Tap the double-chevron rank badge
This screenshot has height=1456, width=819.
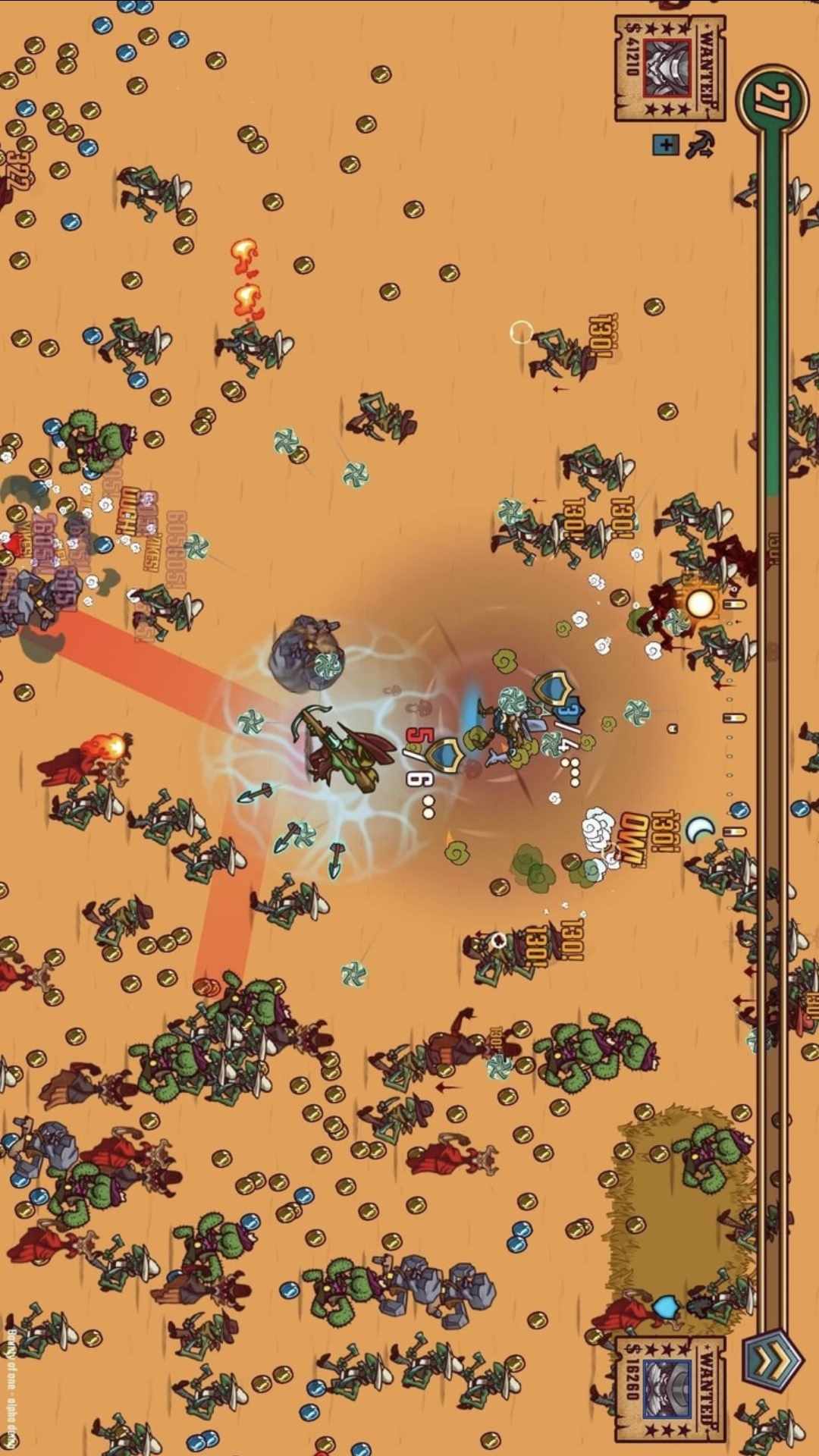tap(773, 1361)
